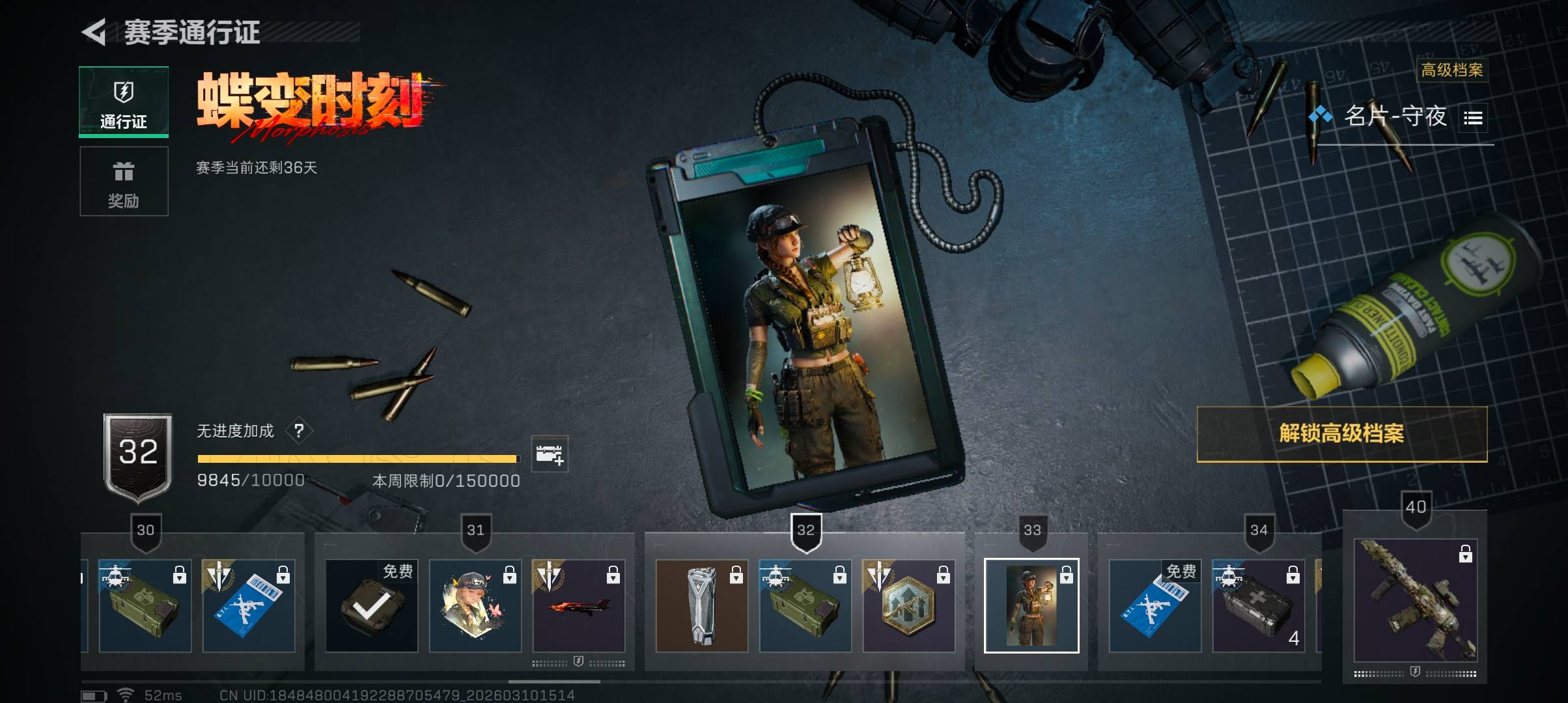Claim the free blue ticket at level 34
This screenshot has height=703, width=1568.
coord(1155,606)
